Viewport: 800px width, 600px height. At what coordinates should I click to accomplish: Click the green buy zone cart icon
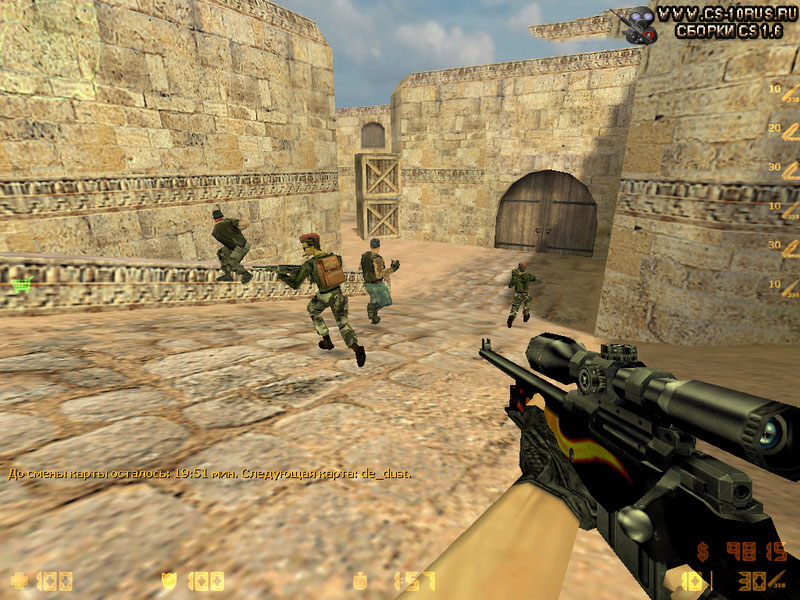point(21,285)
